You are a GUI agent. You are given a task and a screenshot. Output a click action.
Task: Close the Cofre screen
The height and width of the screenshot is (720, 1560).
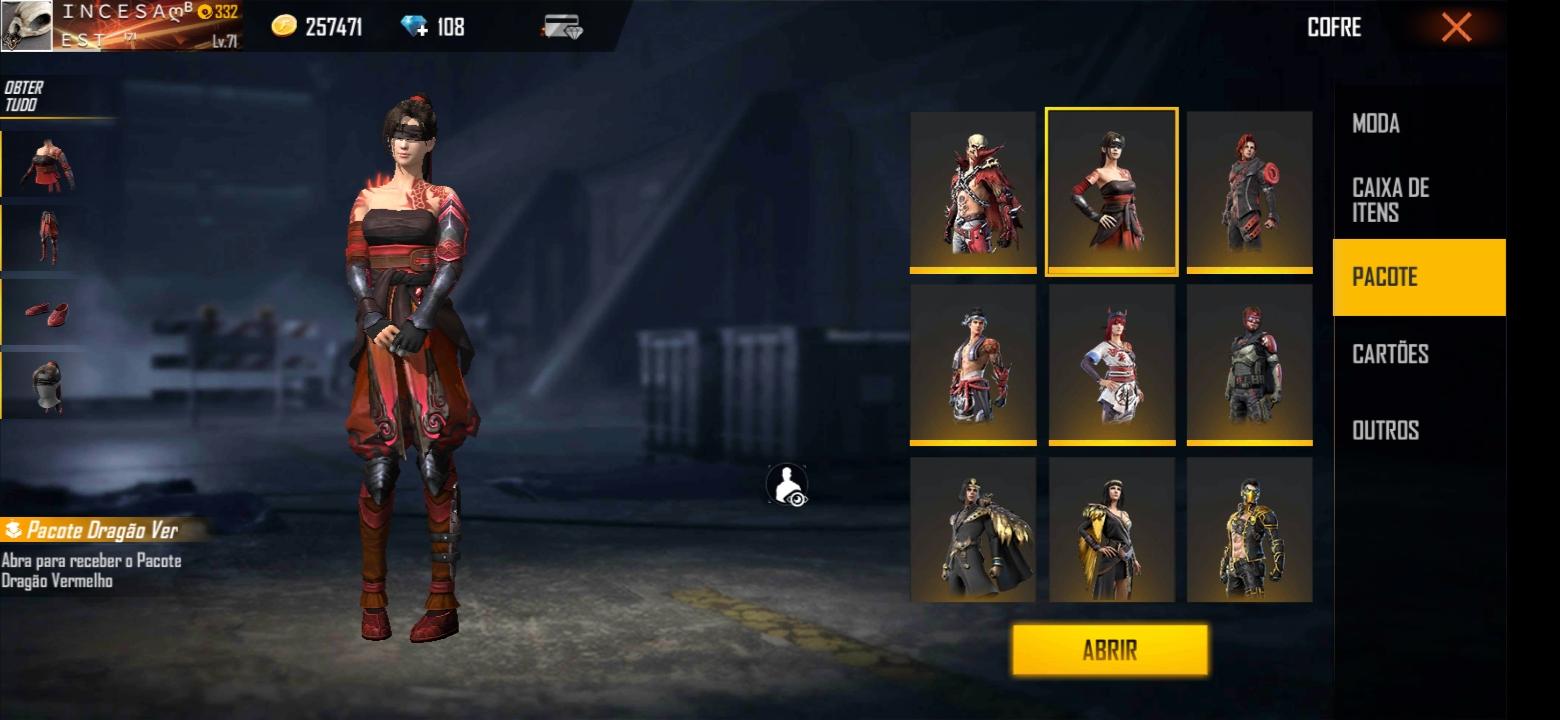[1456, 28]
